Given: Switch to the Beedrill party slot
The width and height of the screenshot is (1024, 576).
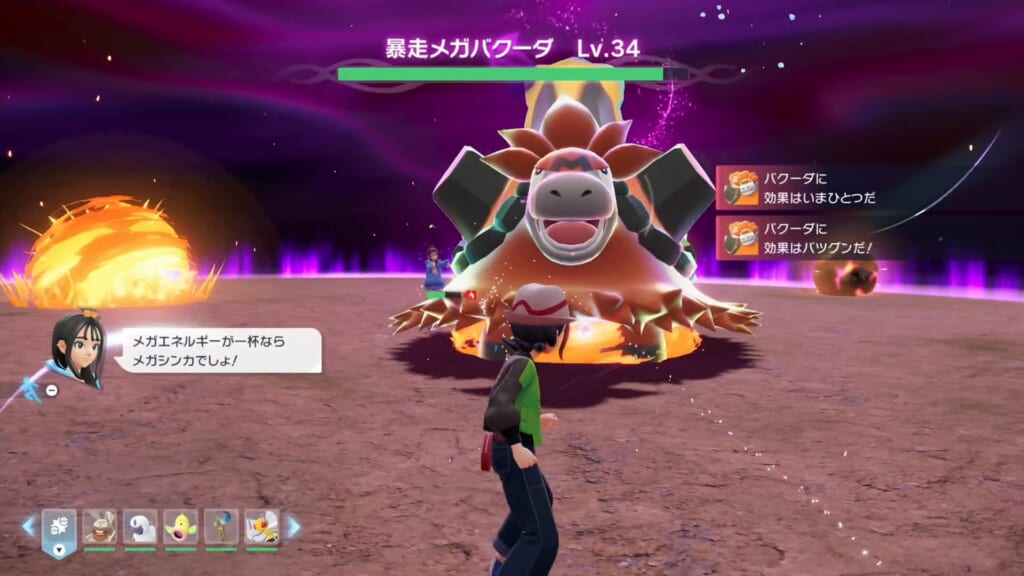Looking at the screenshot, I should coord(262,526).
